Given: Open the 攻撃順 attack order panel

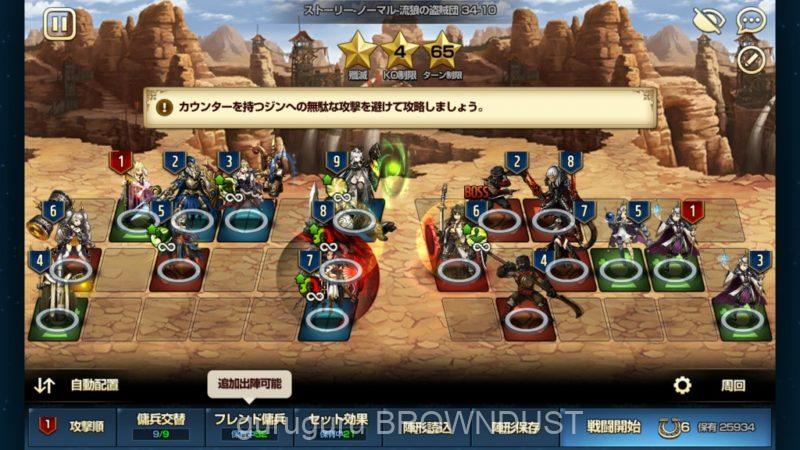Looking at the screenshot, I should 73,425.
